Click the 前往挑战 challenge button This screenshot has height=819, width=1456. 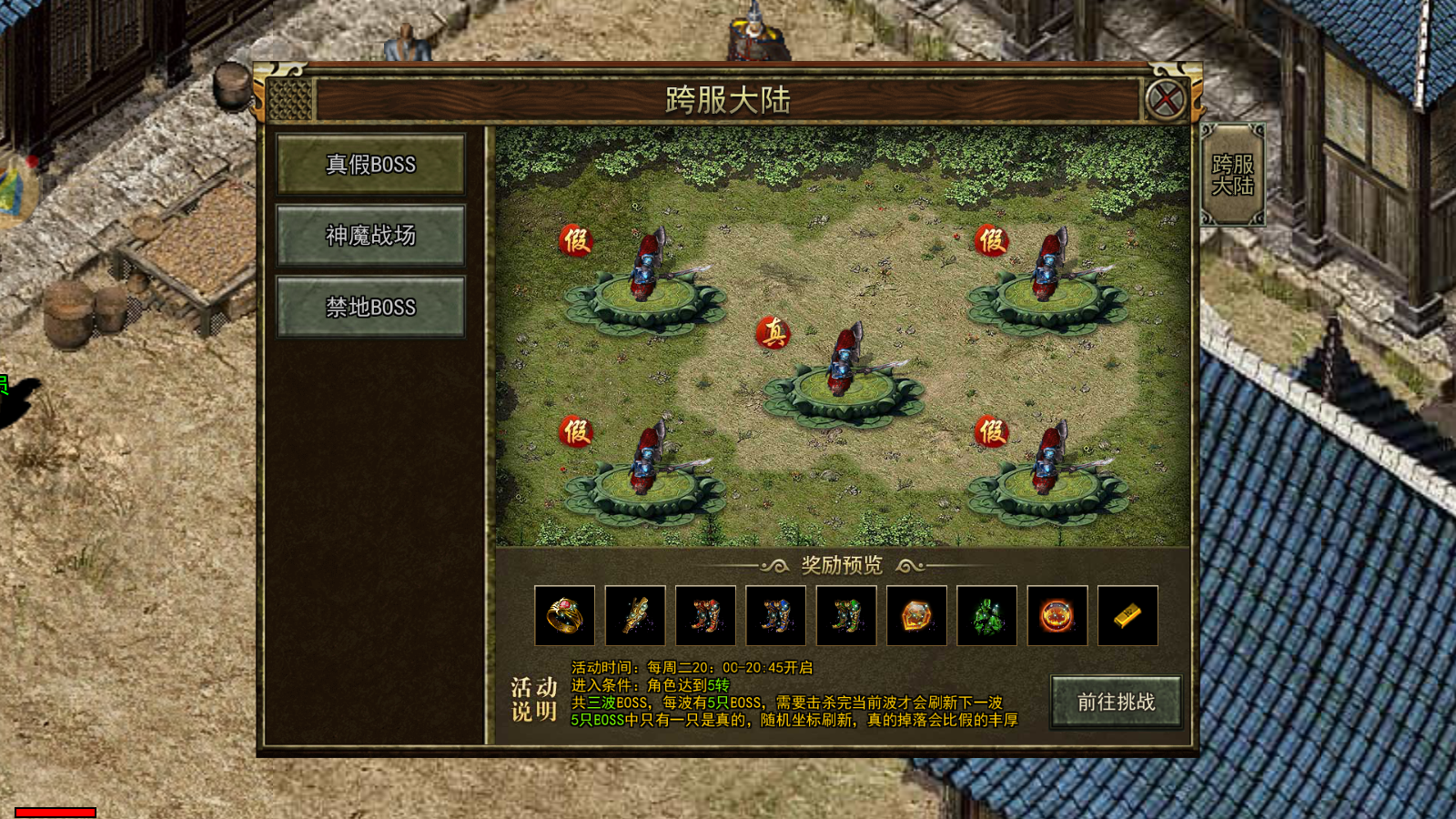(1116, 702)
